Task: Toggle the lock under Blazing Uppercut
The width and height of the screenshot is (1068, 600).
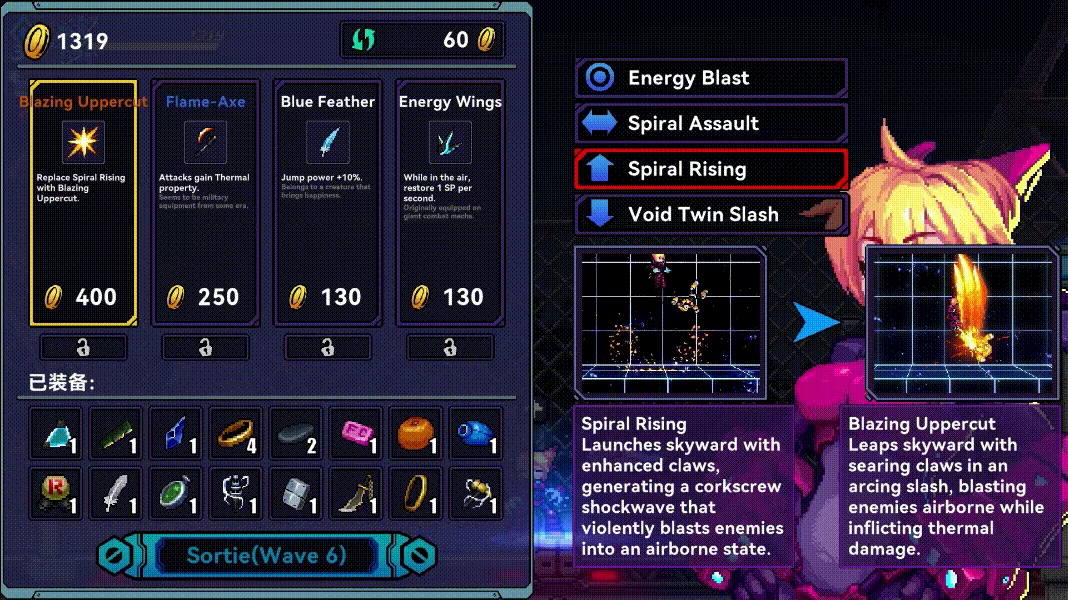Action: pos(83,347)
